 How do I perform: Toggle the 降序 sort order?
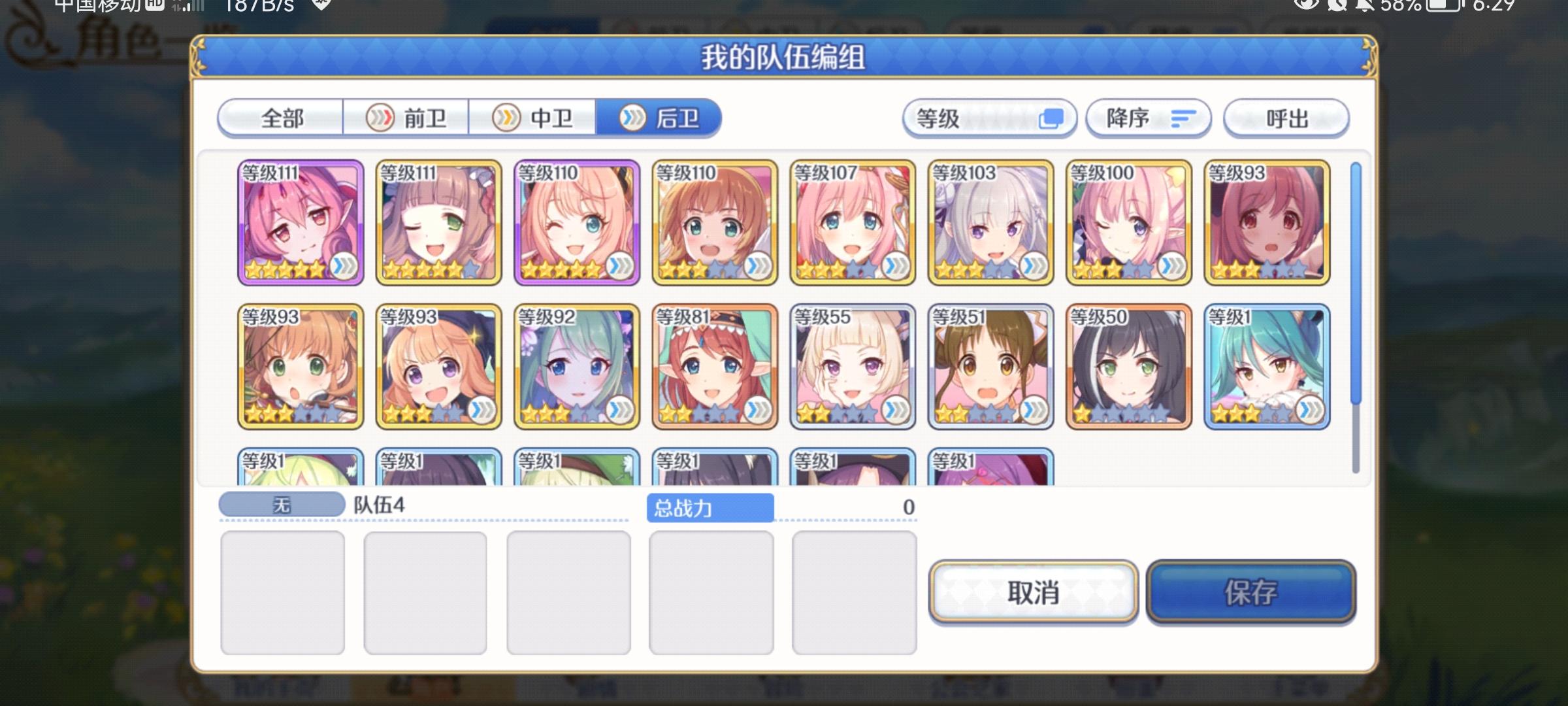pos(1147,118)
